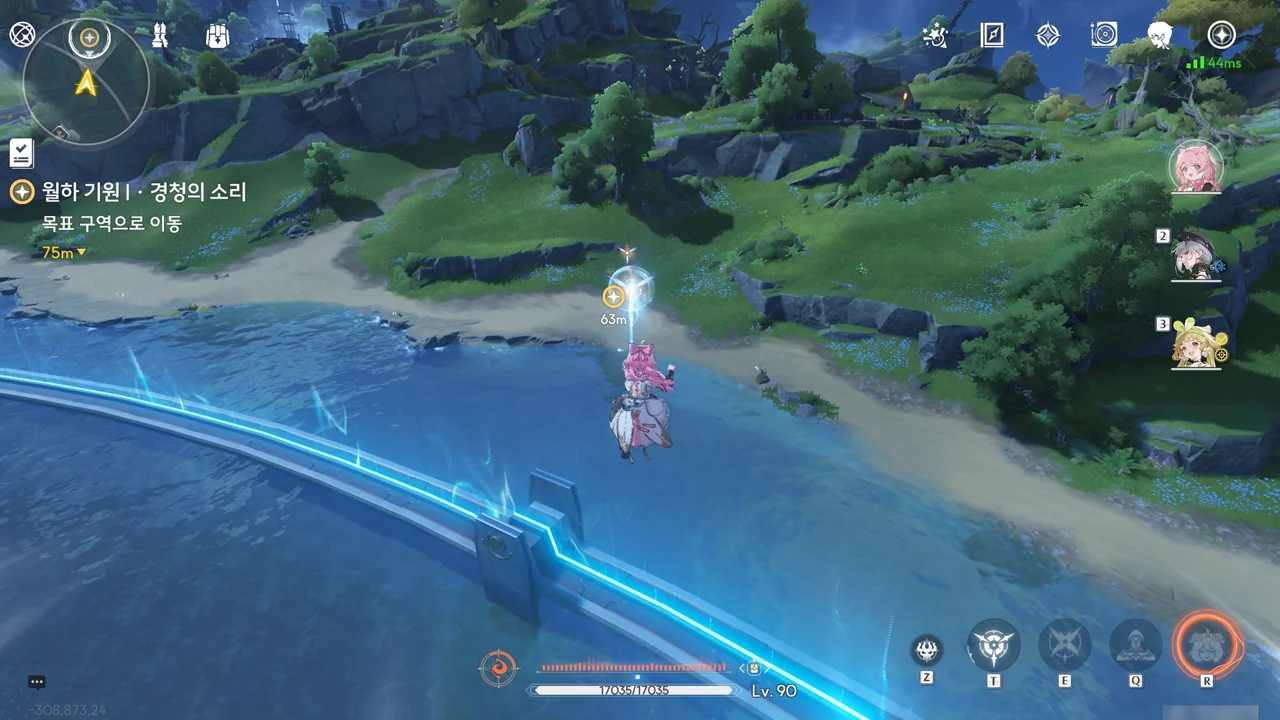1280x720 pixels.
Task: Switch to party member 3, blonde character
Action: point(1196,345)
